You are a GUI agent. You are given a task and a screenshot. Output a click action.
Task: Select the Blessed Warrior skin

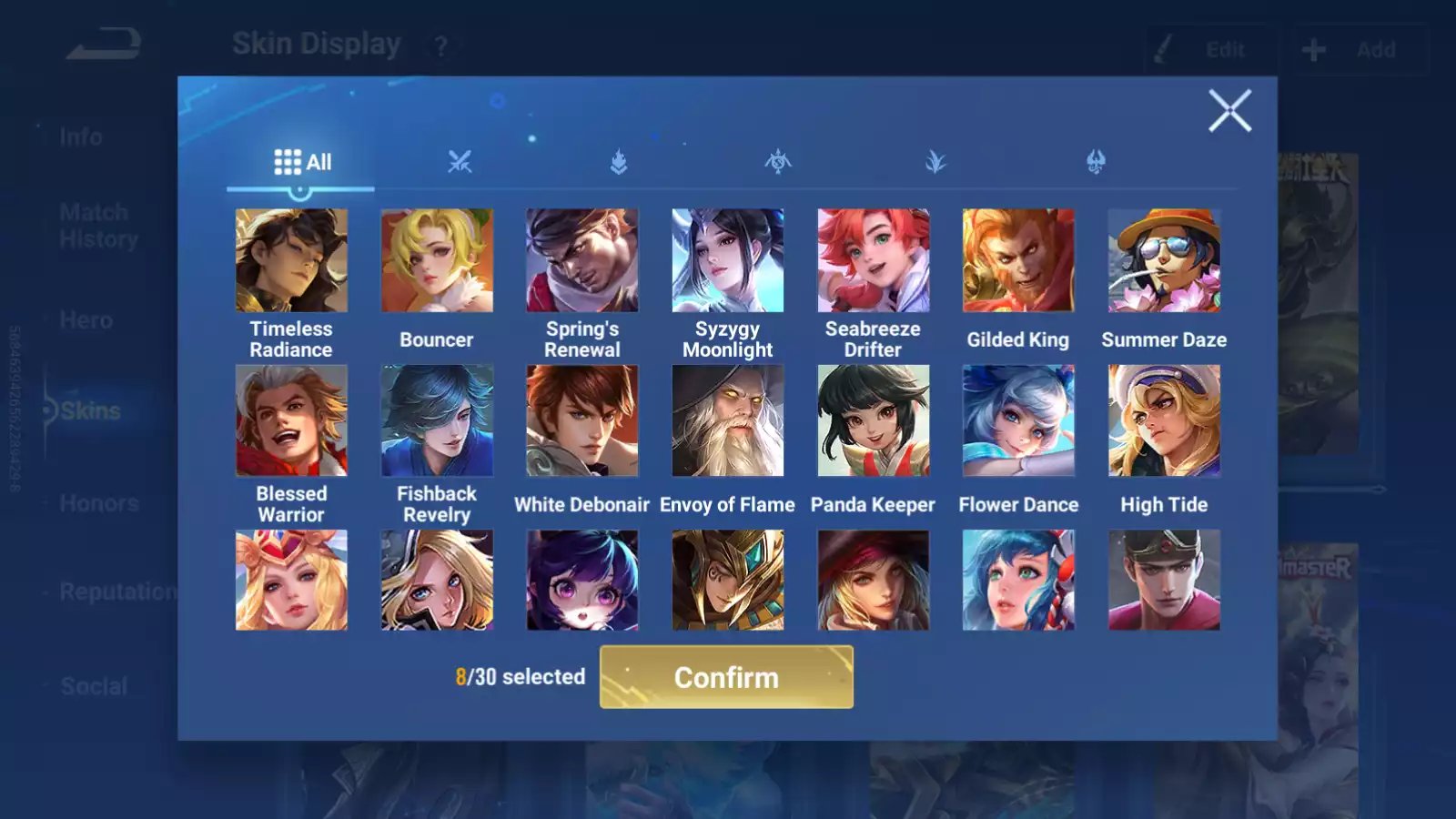click(x=291, y=420)
